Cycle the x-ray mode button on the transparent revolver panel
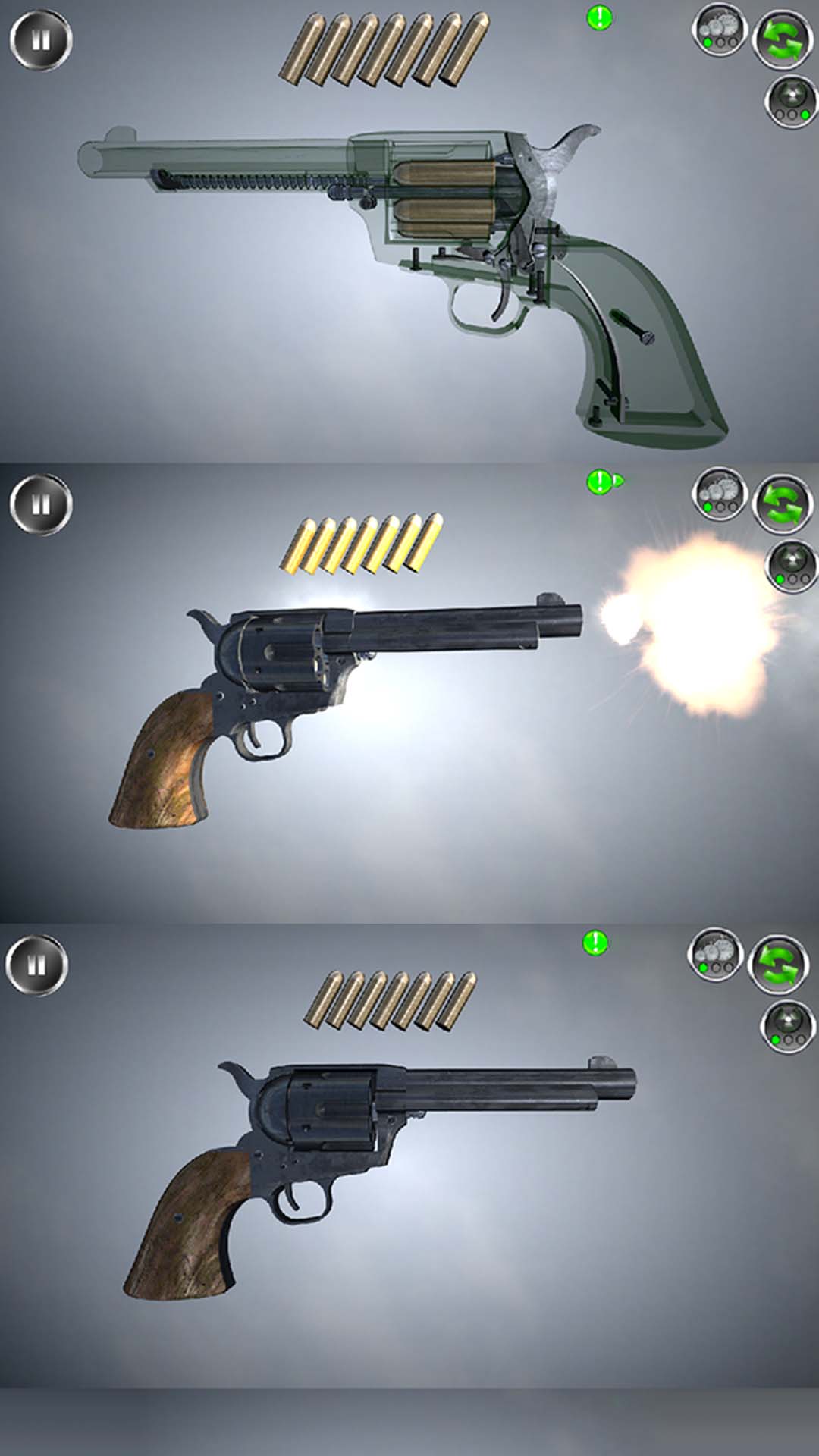819x1456 pixels. tap(790, 102)
